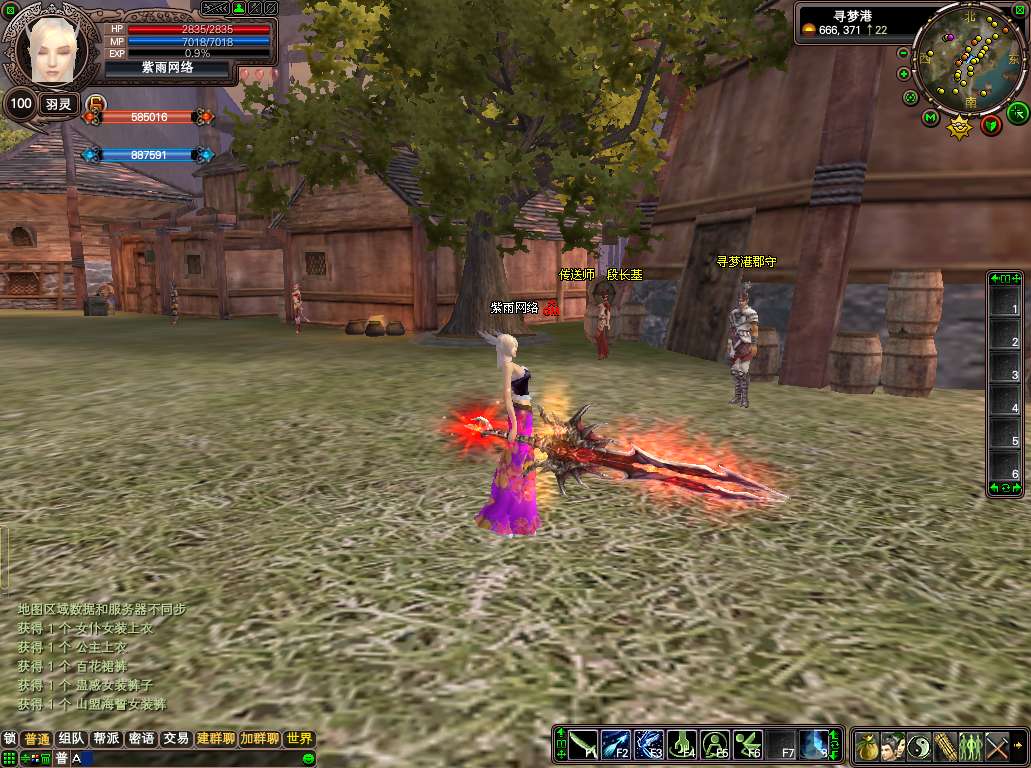This screenshot has width=1031, height=768.
Task: Open the world map M button
Action: [930, 118]
